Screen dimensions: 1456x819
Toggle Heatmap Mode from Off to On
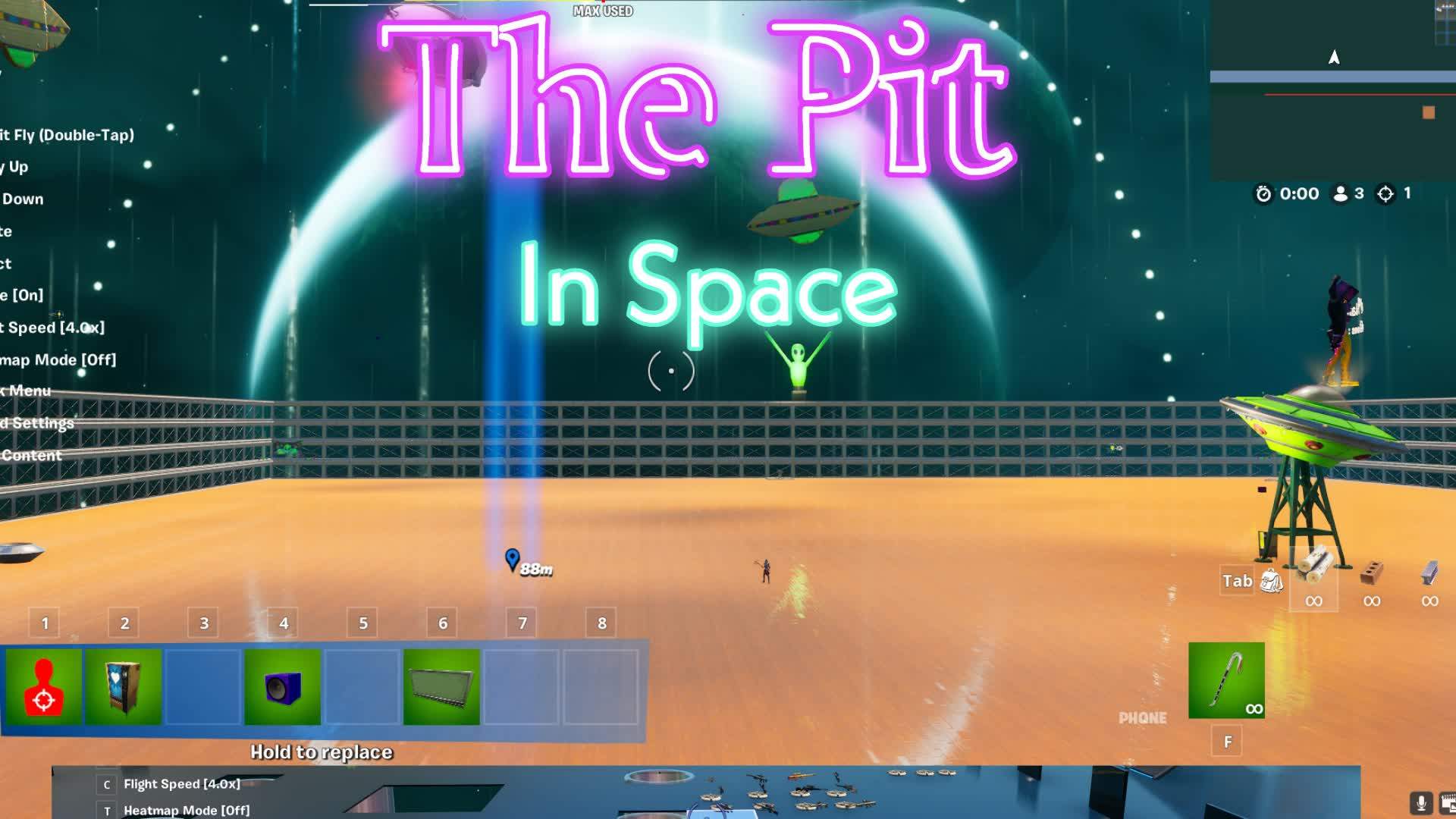[57, 360]
